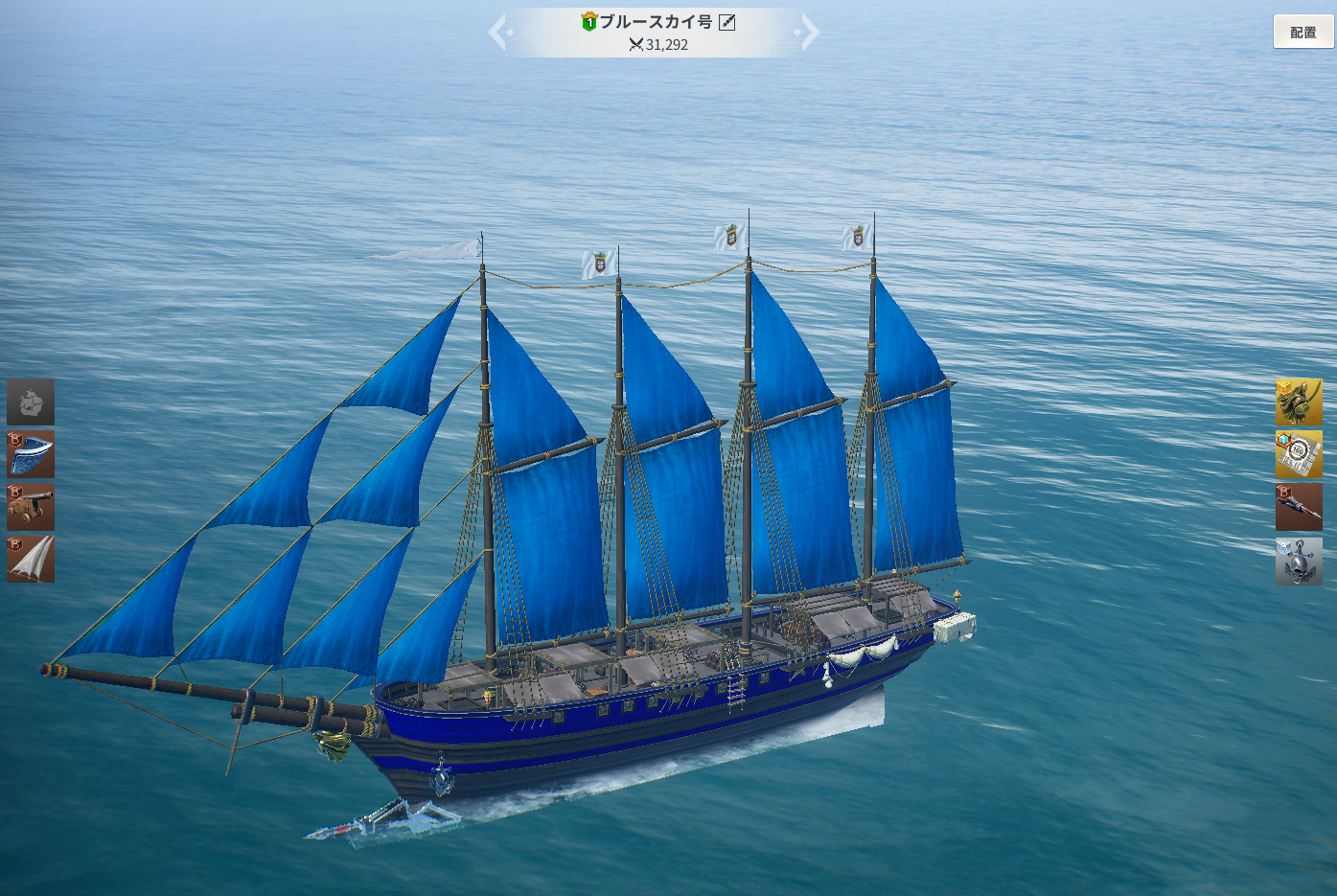Select the cannon equipment slot
1337x896 pixels.
click(31, 506)
